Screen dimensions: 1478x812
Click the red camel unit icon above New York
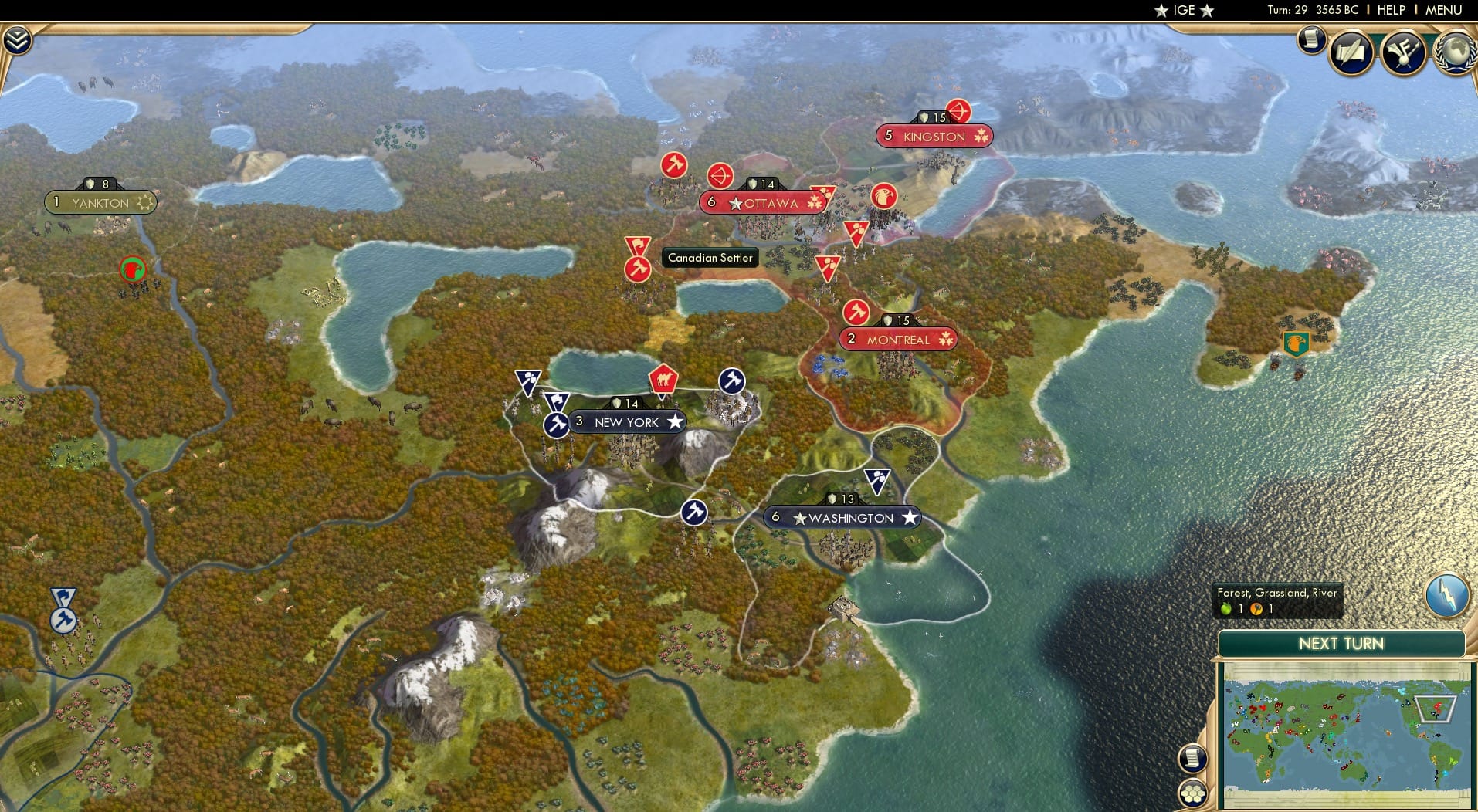point(663,377)
